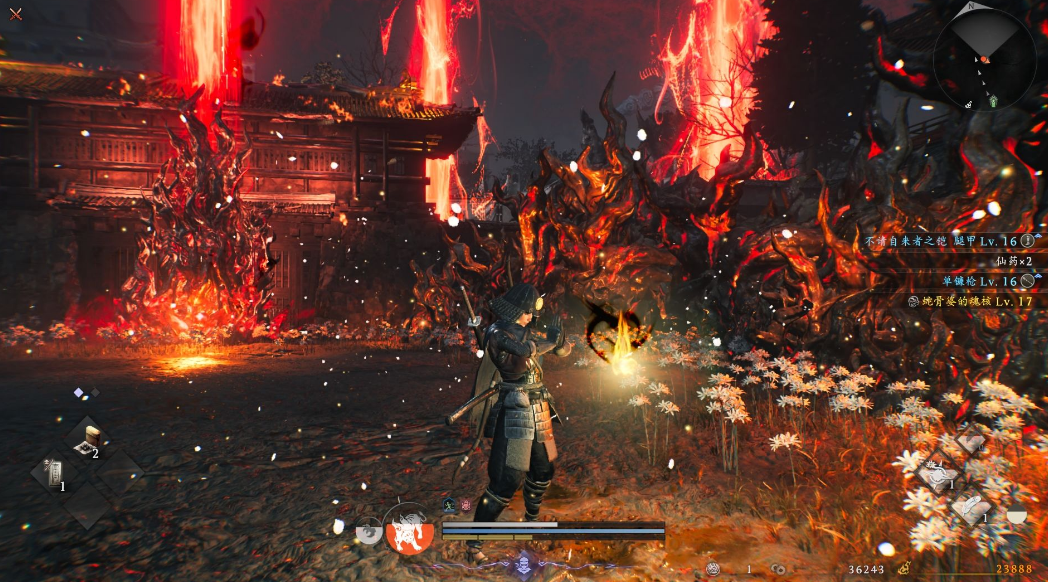Activate the orange guardian spirit beast icon
This screenshot has height=582, width=1048.
(x=409, y=530)
